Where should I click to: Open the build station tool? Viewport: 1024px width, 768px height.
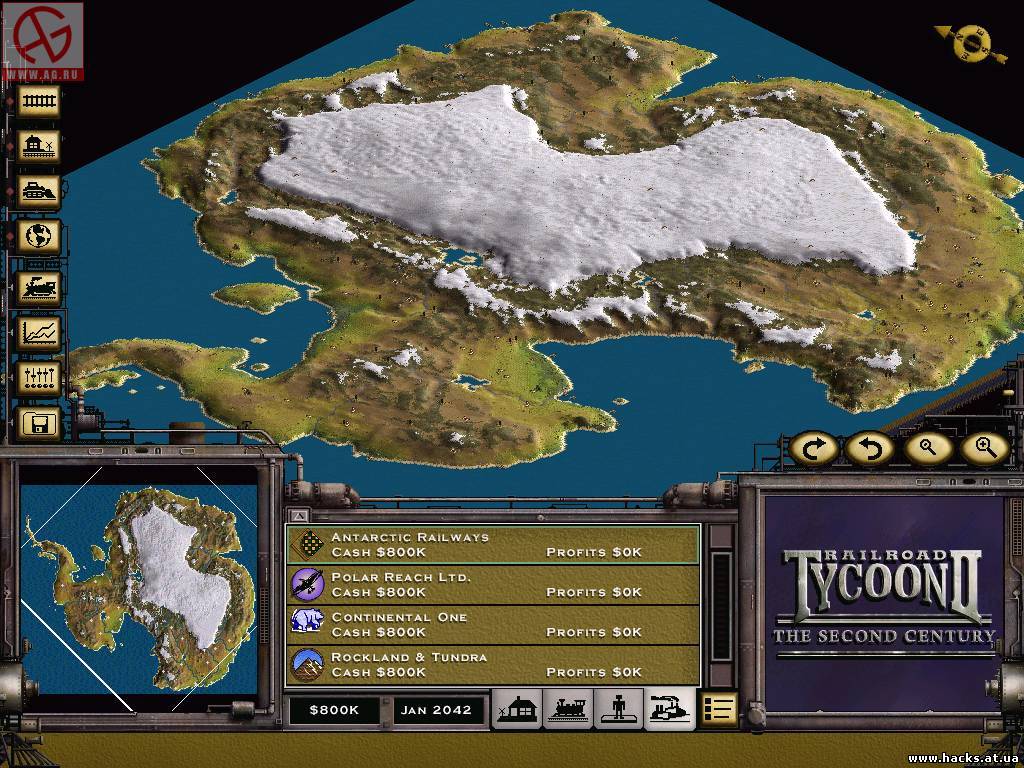coord(40,146)
